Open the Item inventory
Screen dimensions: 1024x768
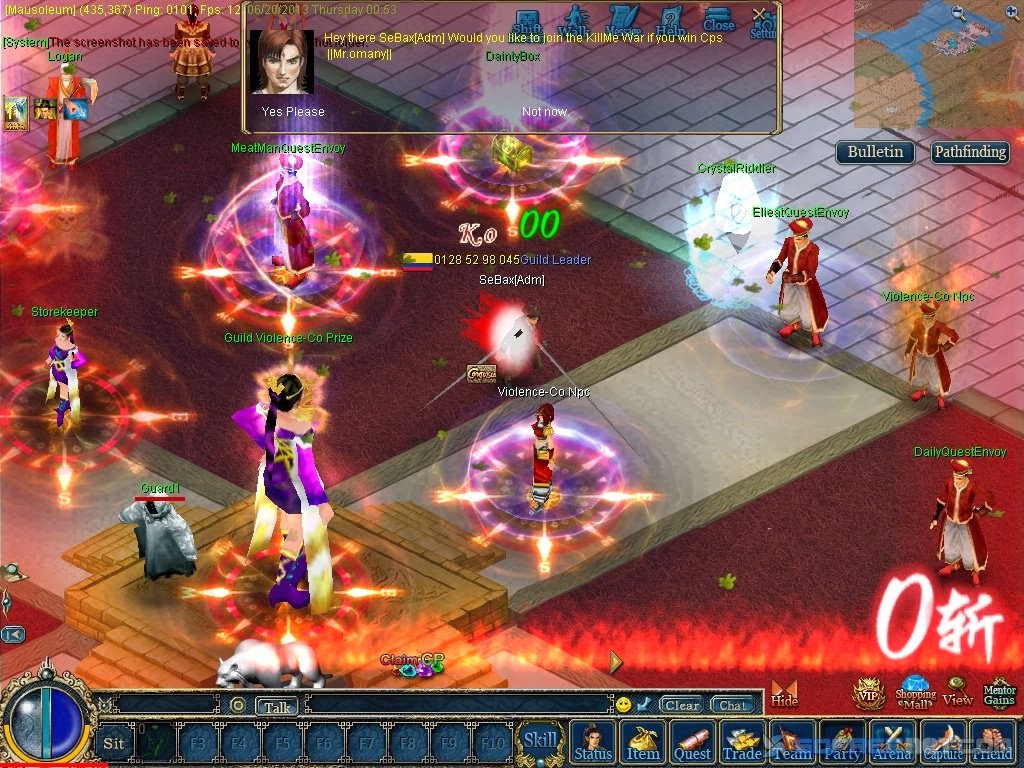643,743
